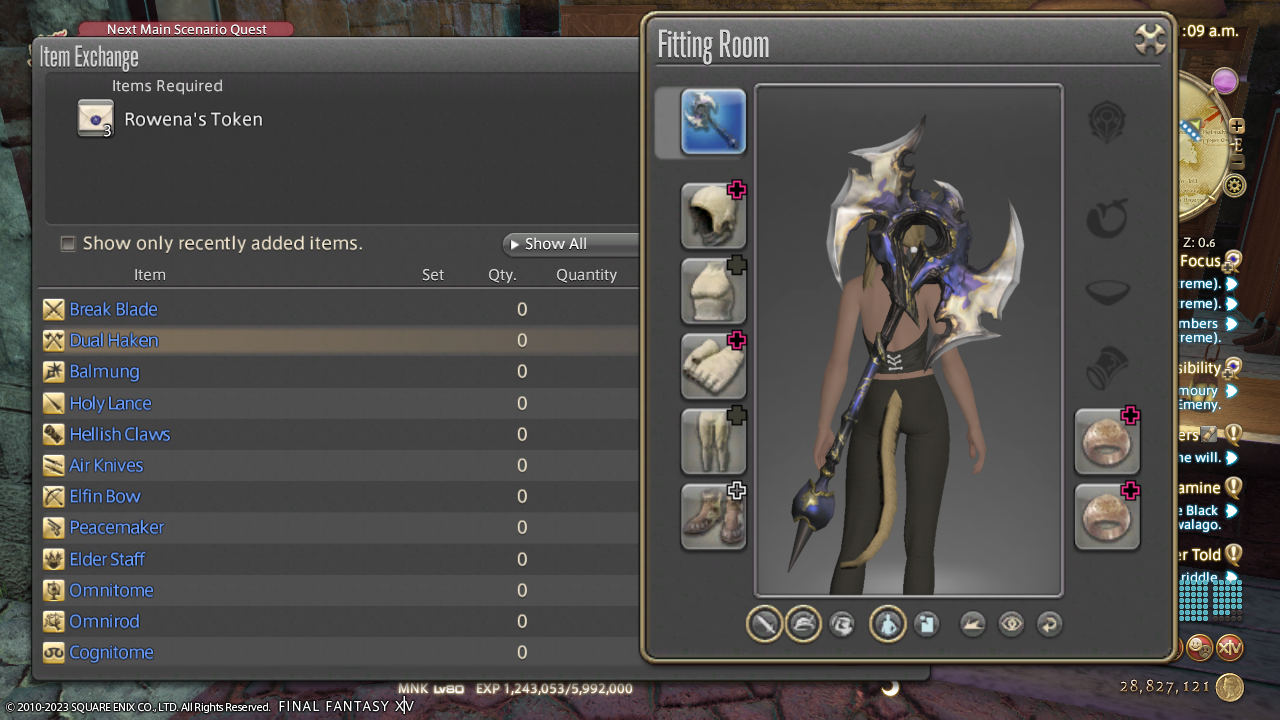This screenshot has height=720, width=1280.
Task: Zoom in the minimap with plus button
Action: (x=1237, y=126)
